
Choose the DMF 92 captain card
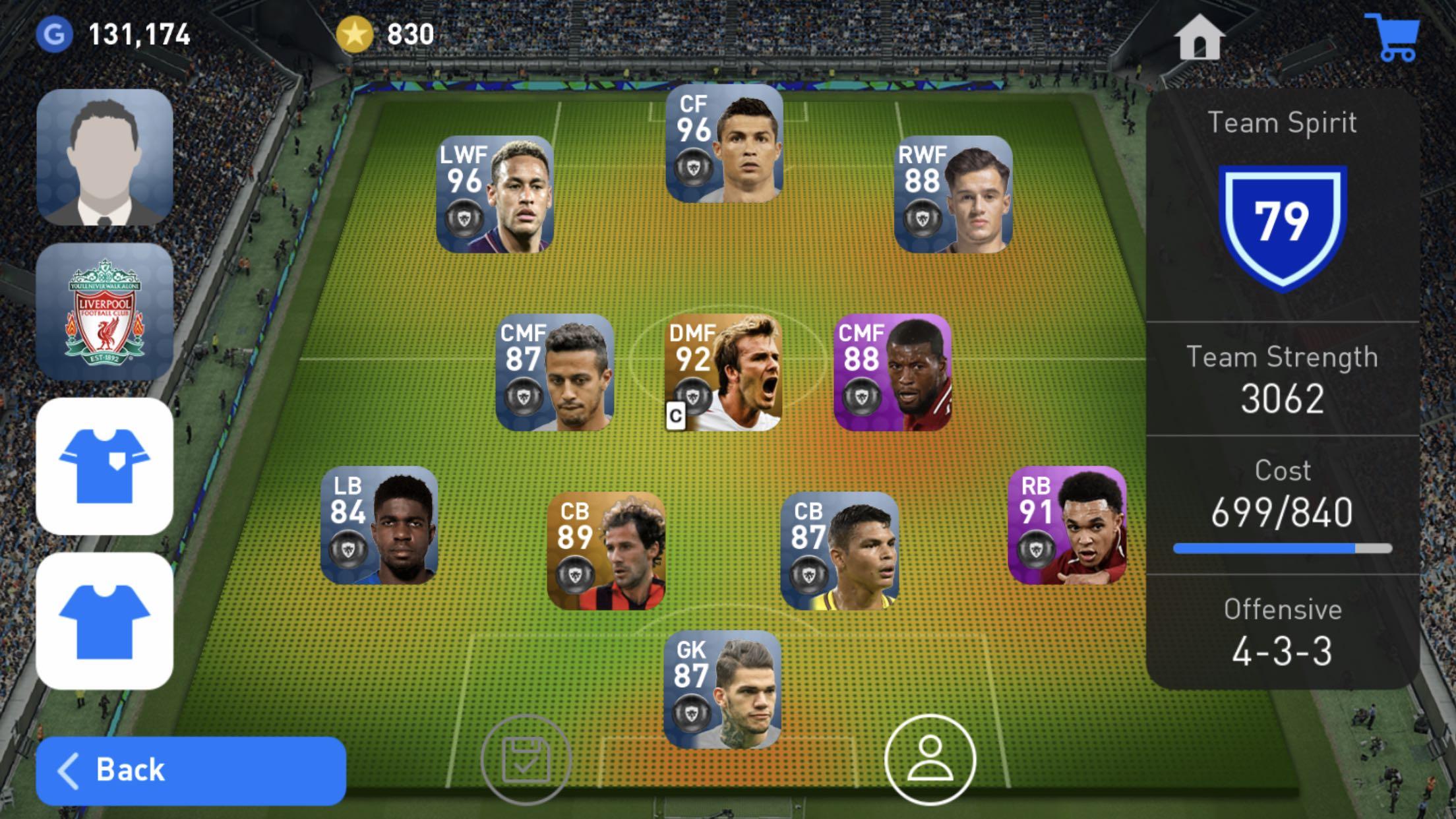tap(724, 373)
